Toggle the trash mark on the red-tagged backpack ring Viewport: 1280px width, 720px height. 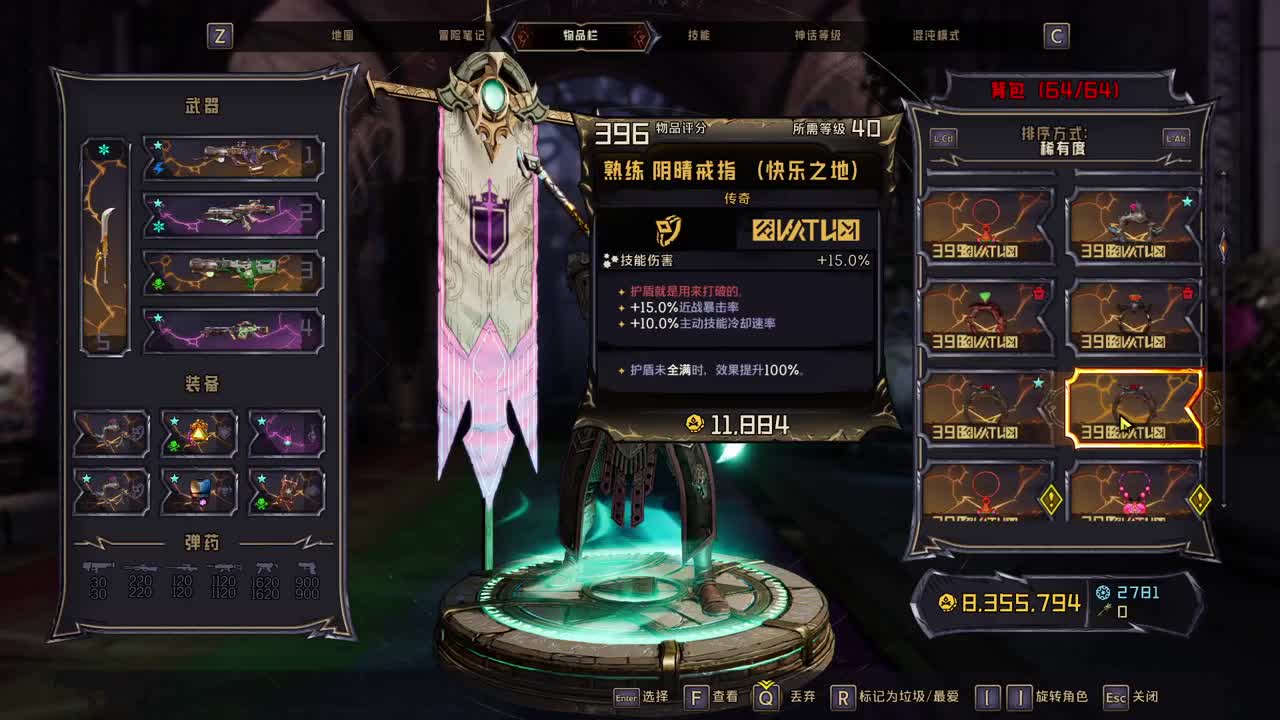tap(1037, 296)
